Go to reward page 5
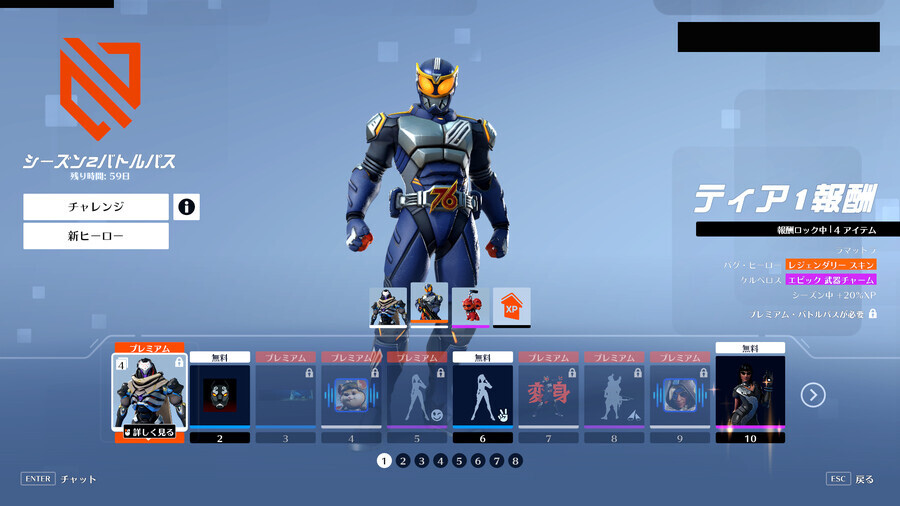This screenshot has height=506, width=900. point(459,461)
